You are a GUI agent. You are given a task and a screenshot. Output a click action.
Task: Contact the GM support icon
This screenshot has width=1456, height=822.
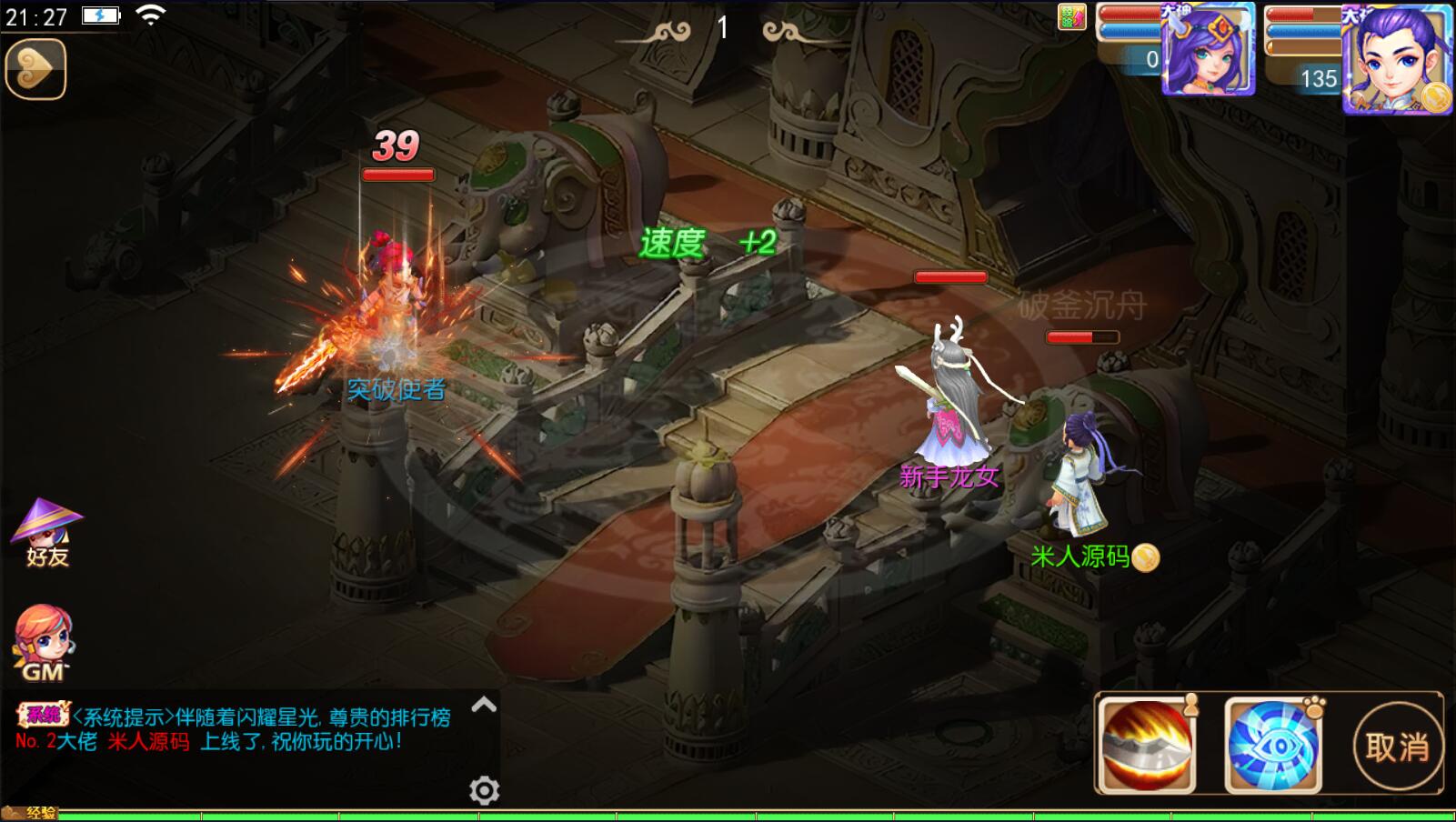coord(43,643)
